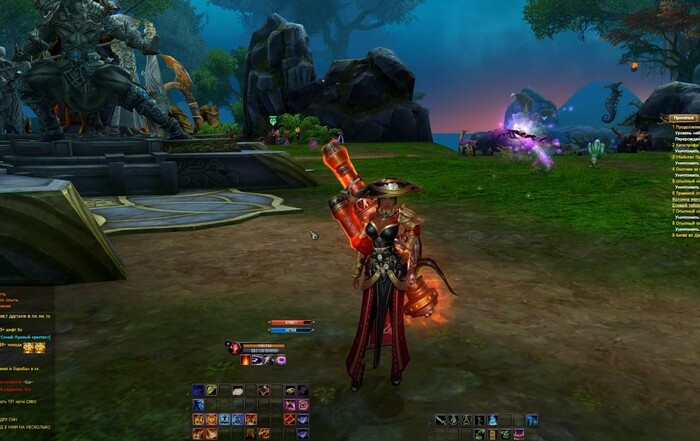Select the first numbered quest in the tracker
The image size is (700, 441).
tap(685, 127)
